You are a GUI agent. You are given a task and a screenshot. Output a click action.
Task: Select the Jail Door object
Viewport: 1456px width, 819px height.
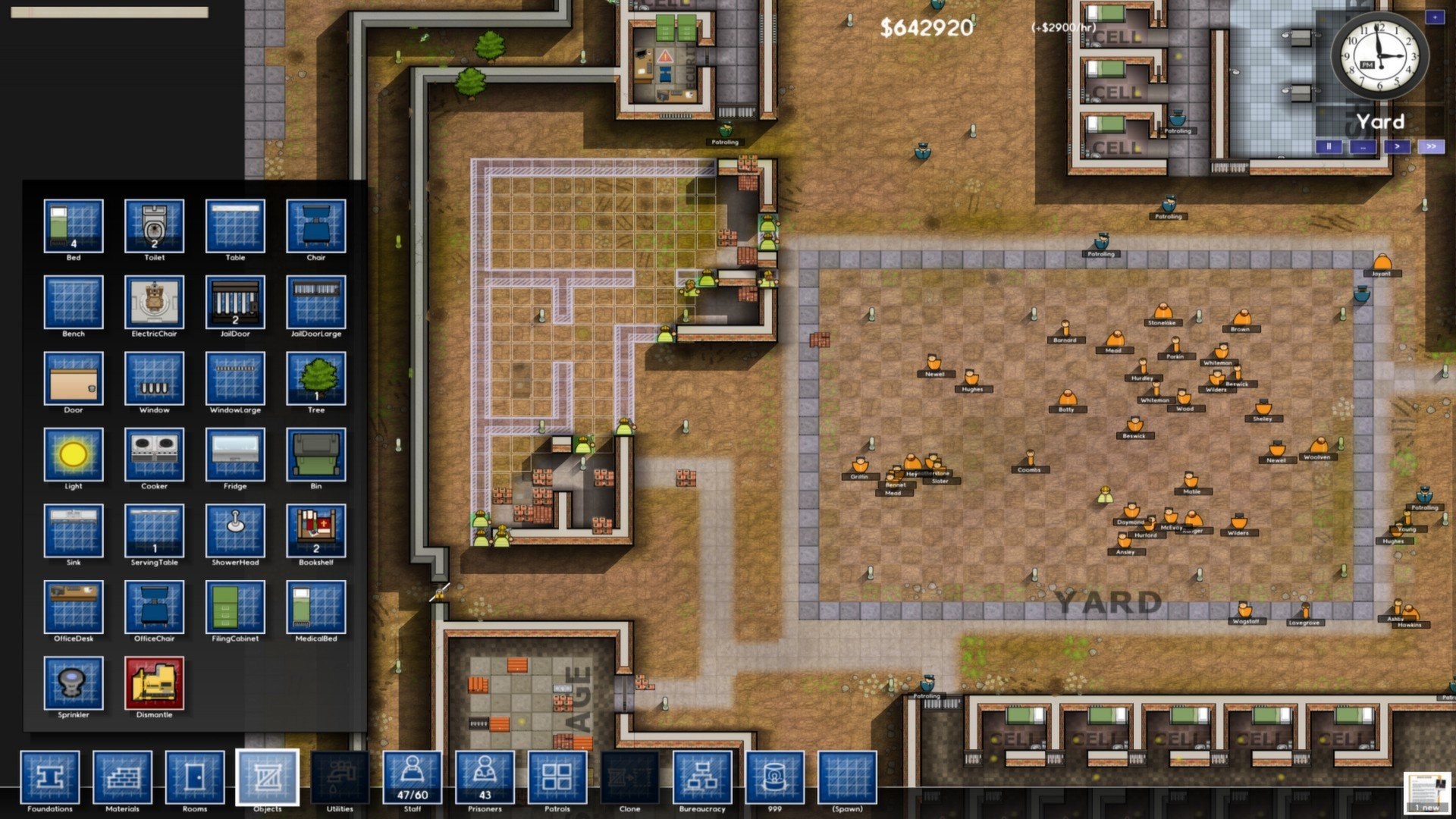(235, 304)
